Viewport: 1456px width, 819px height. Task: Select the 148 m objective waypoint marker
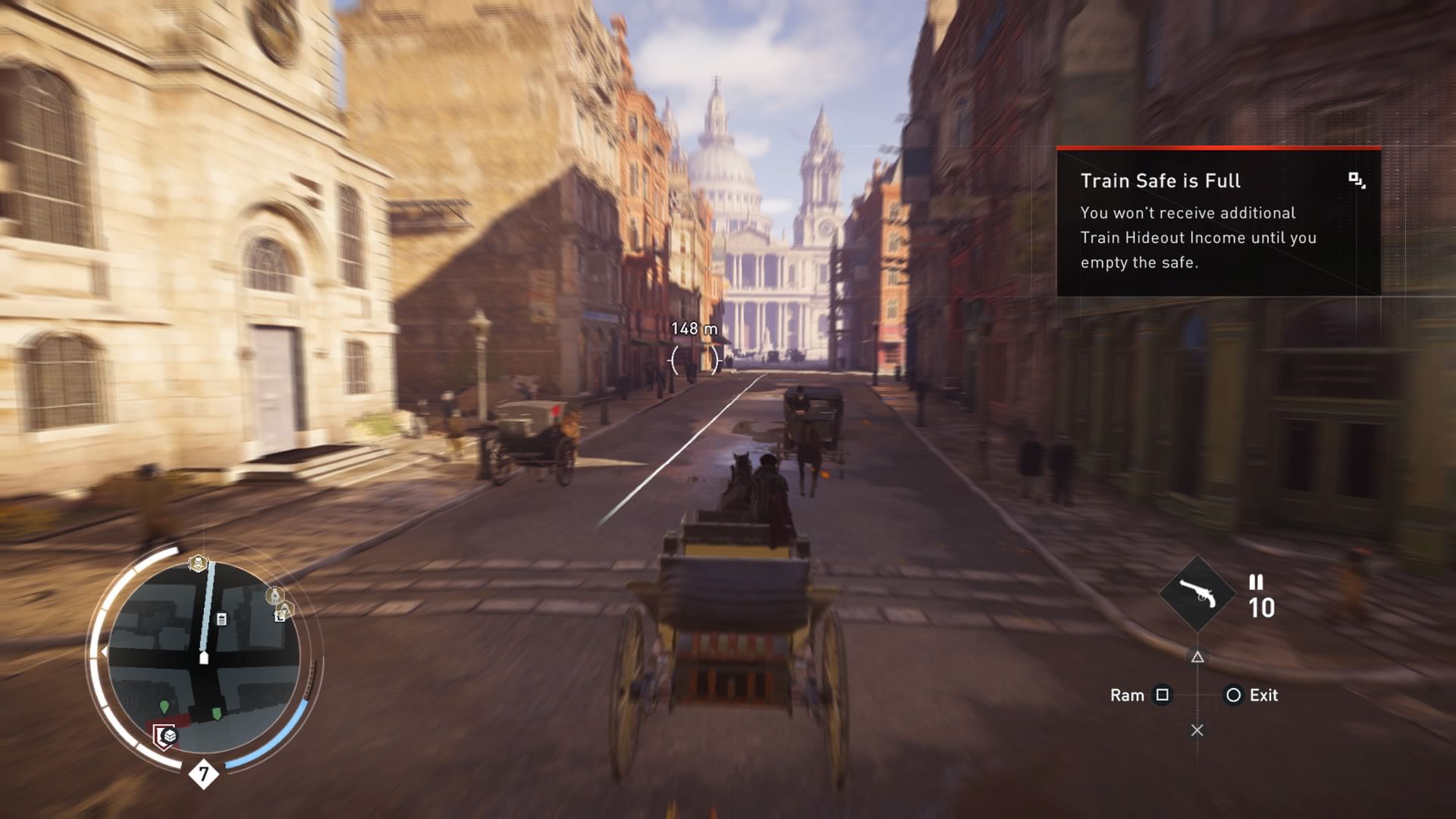click(694, 359)
